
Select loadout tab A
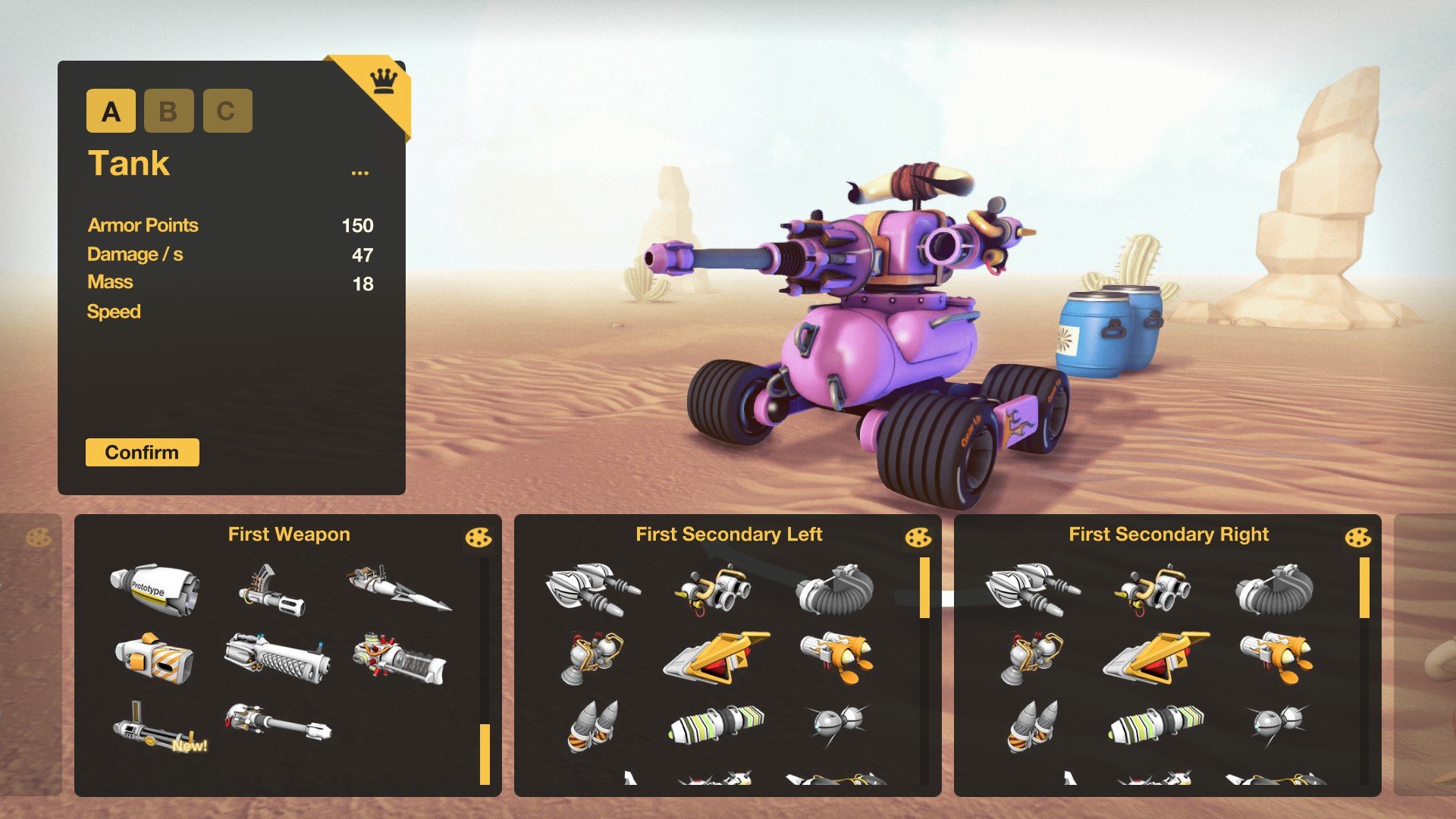click(111, 111)
